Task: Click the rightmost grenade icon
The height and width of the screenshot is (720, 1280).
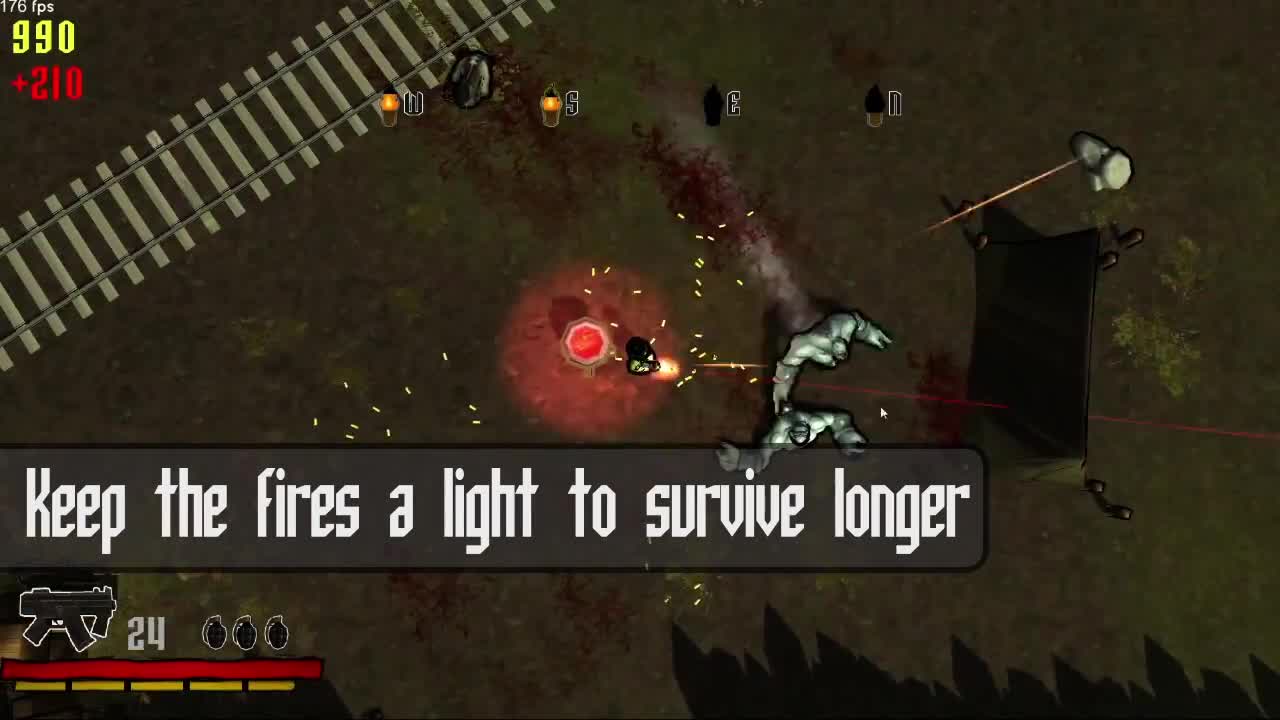Action: tap(278, 633)
